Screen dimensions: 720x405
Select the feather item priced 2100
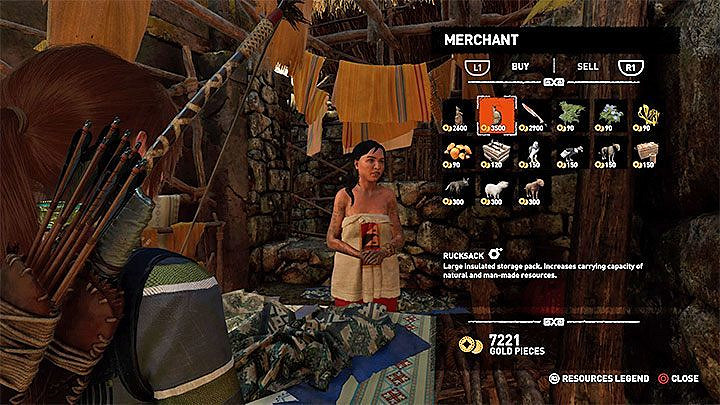click(x=534, y=116)
